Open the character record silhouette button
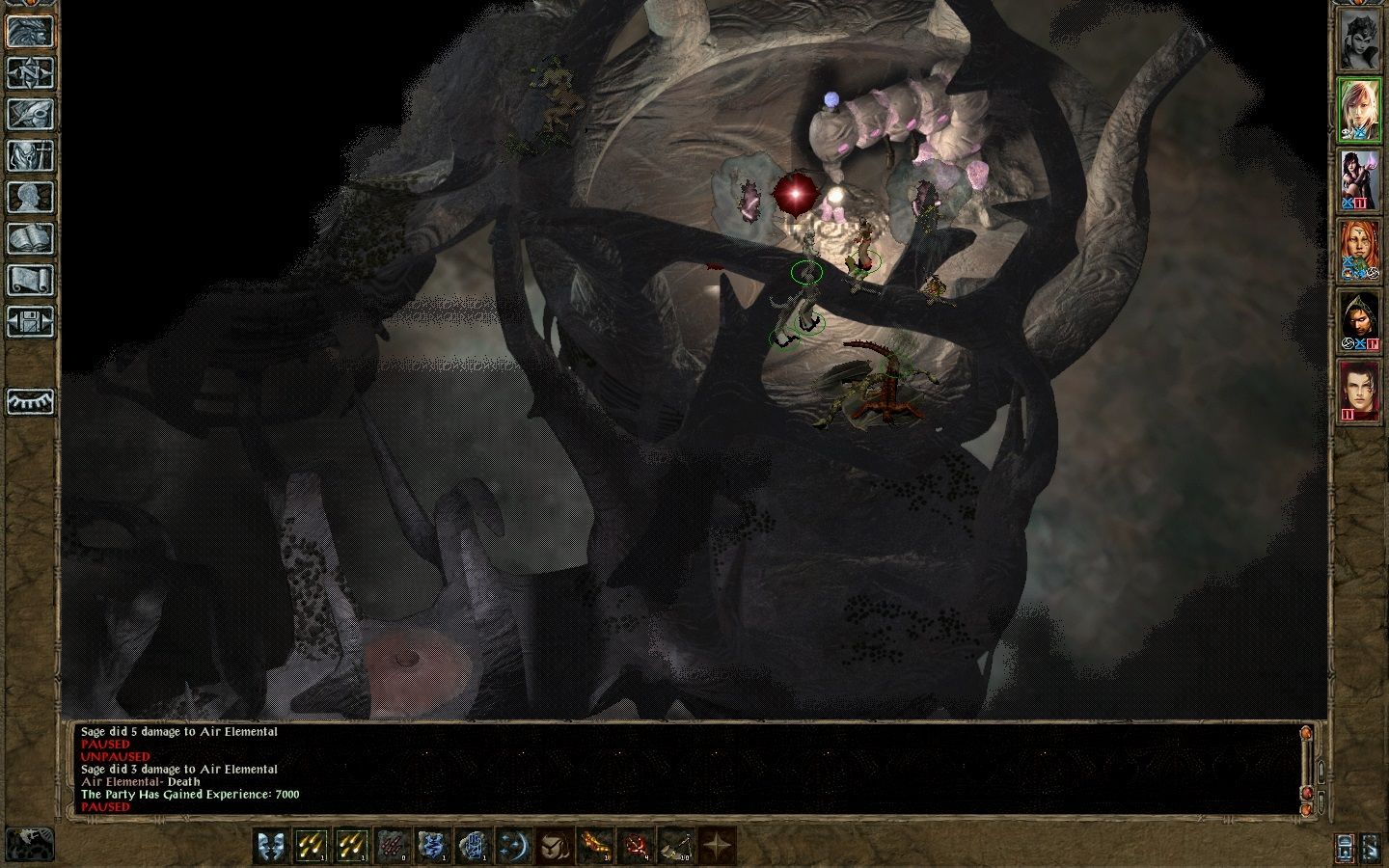Screen dimensions: 1389x868 [x=30, y=197]
